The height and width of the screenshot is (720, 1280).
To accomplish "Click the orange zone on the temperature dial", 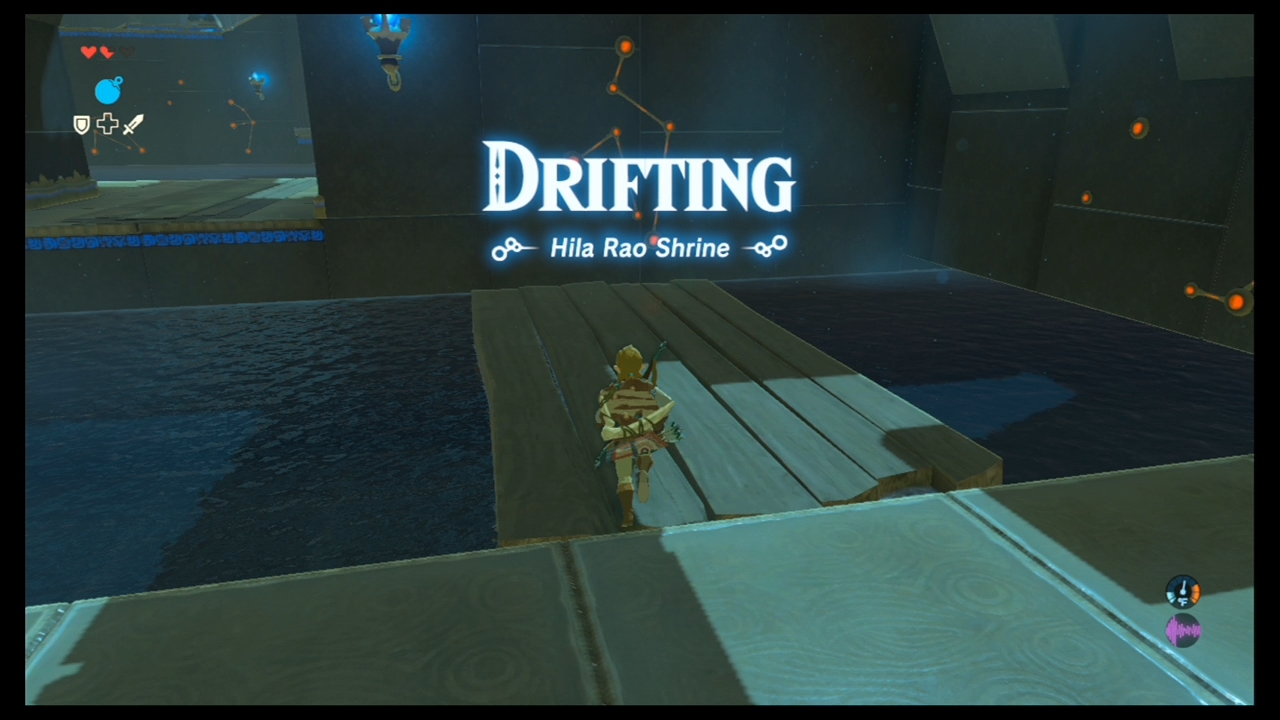I will click(1196, 592).
